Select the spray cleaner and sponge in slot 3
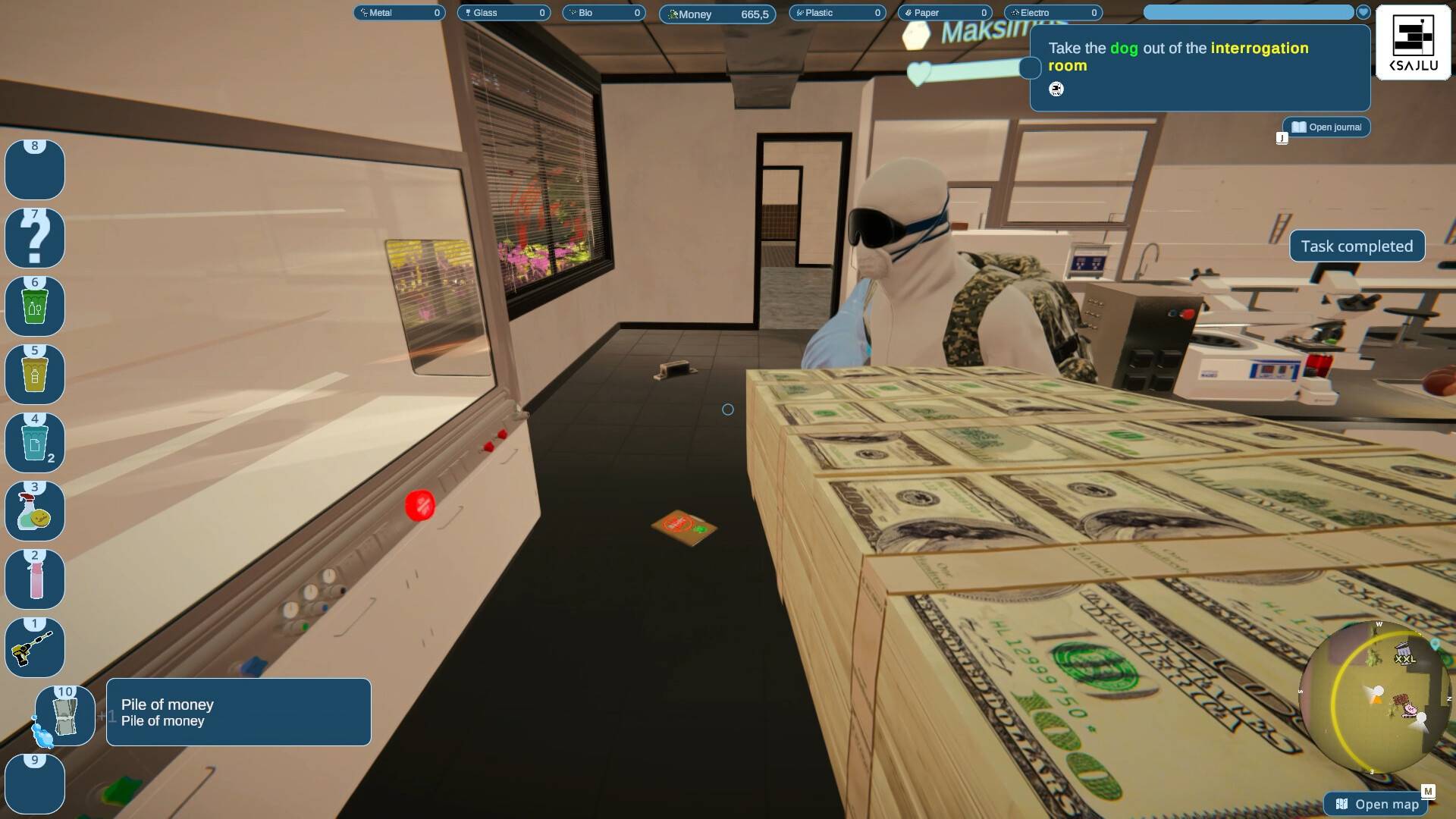The width and height of the screenshot is (1456, 819). pyautogui.click(x=35, y=510)
